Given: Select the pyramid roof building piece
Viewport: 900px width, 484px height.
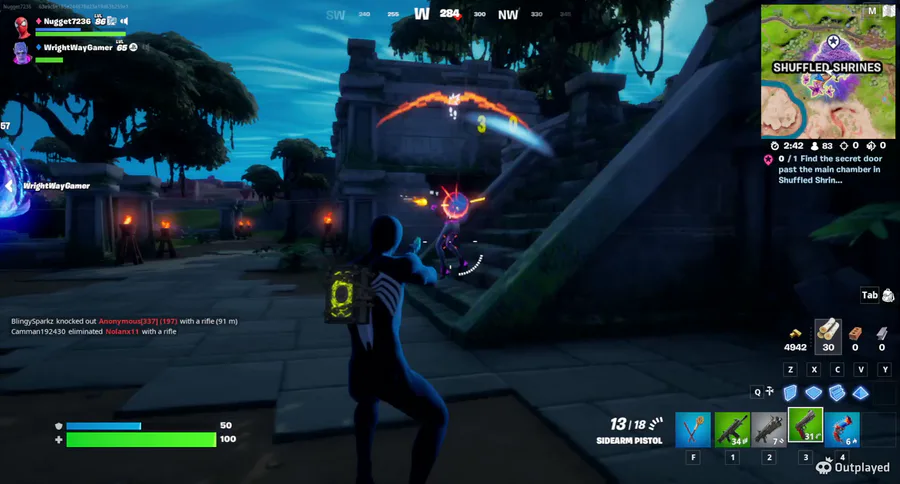Looking at the screenshot, I should pos(859,392).
